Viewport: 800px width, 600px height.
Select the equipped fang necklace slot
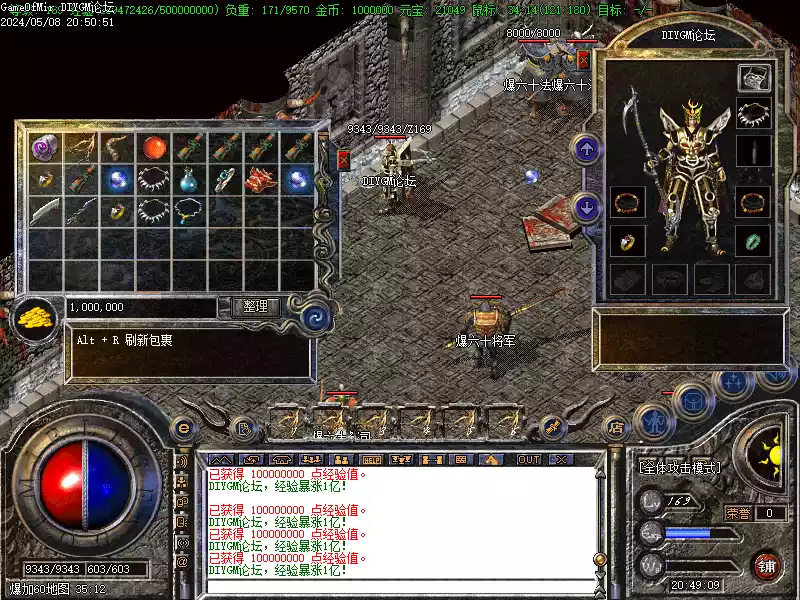[753, 113]
